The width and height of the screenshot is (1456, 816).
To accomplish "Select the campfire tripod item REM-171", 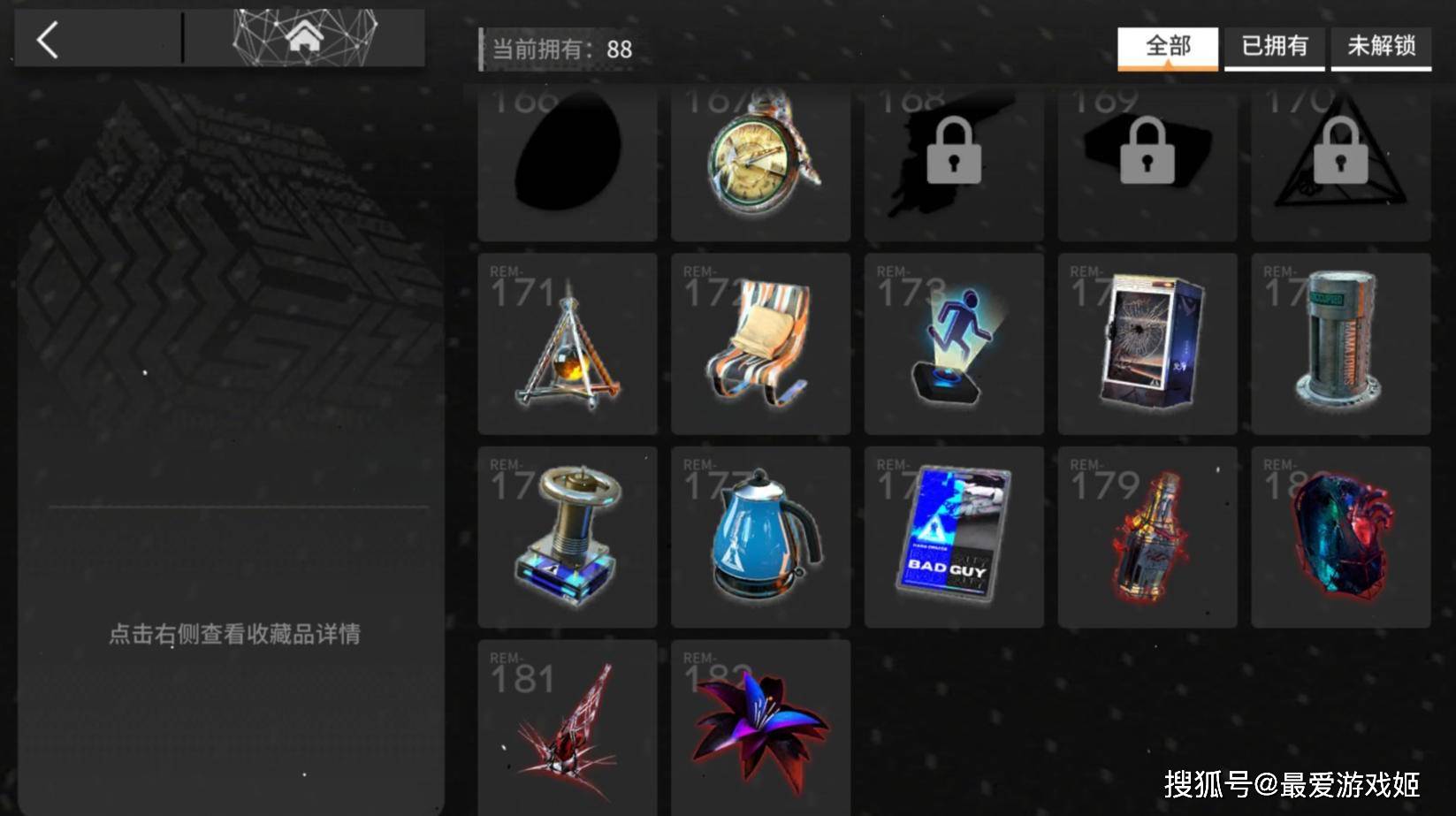I will point(567,345).
